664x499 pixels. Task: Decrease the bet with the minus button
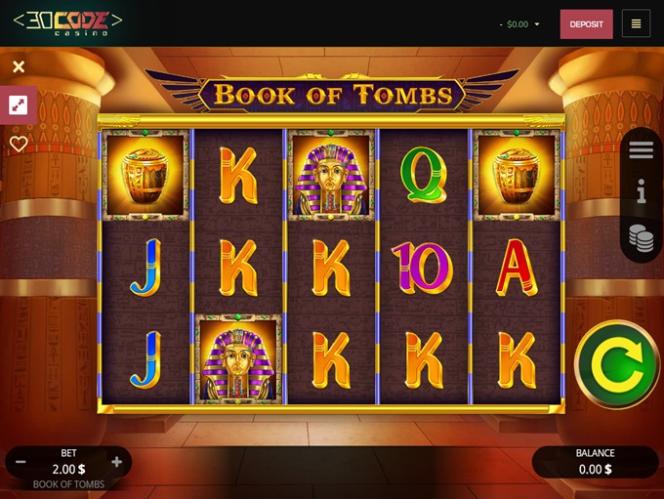point(21,462)
